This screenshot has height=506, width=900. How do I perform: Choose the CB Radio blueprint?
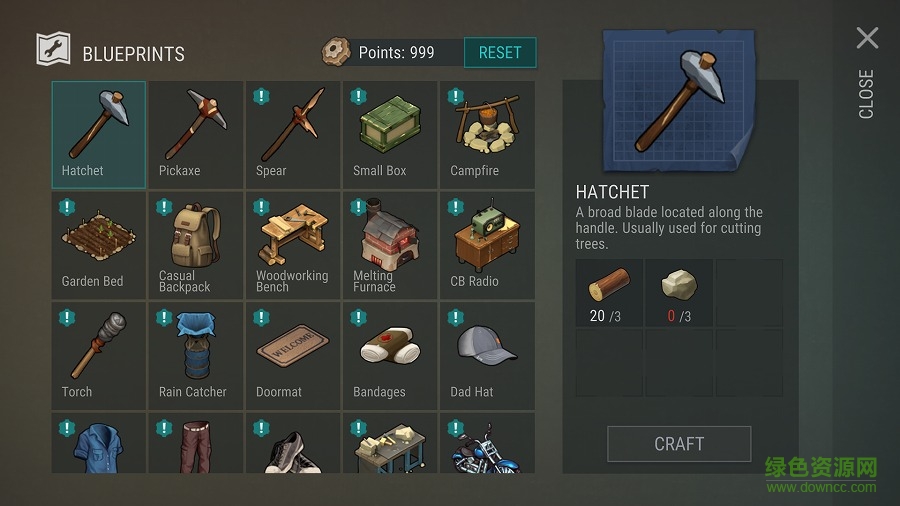[486, 244]
